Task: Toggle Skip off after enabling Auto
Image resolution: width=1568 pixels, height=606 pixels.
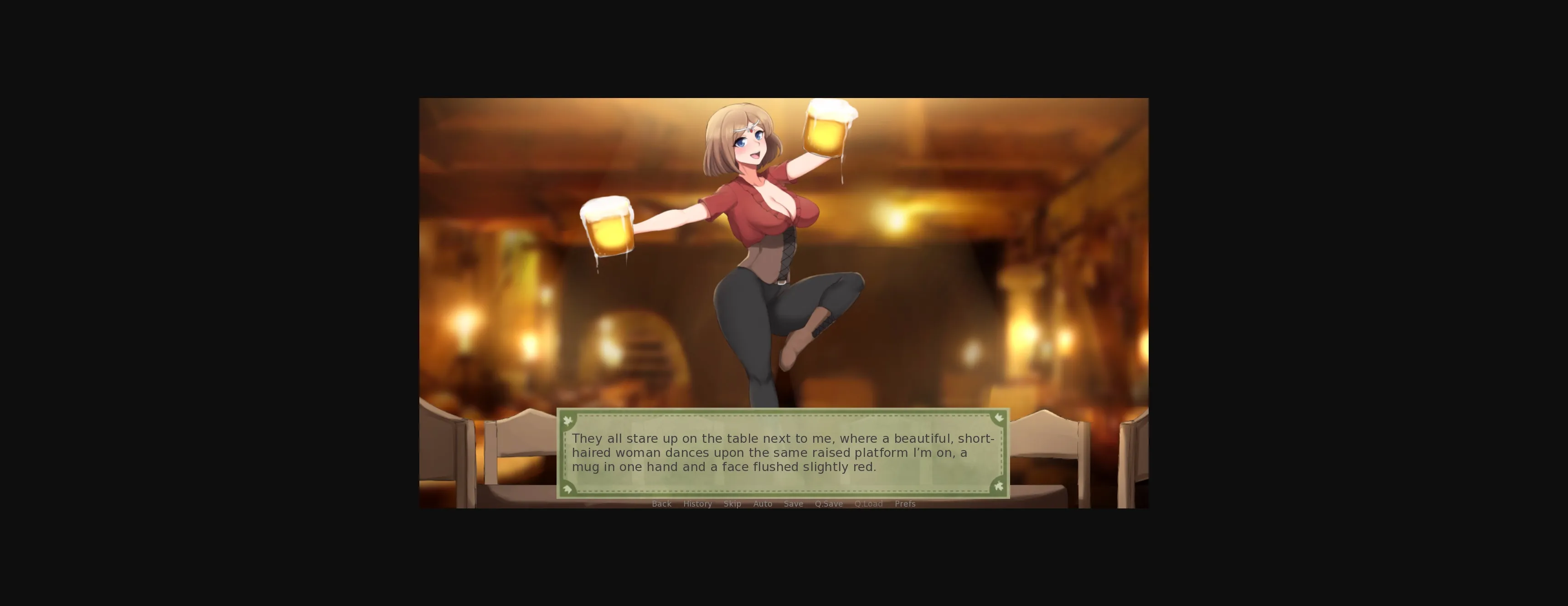Action: (732, 504)
